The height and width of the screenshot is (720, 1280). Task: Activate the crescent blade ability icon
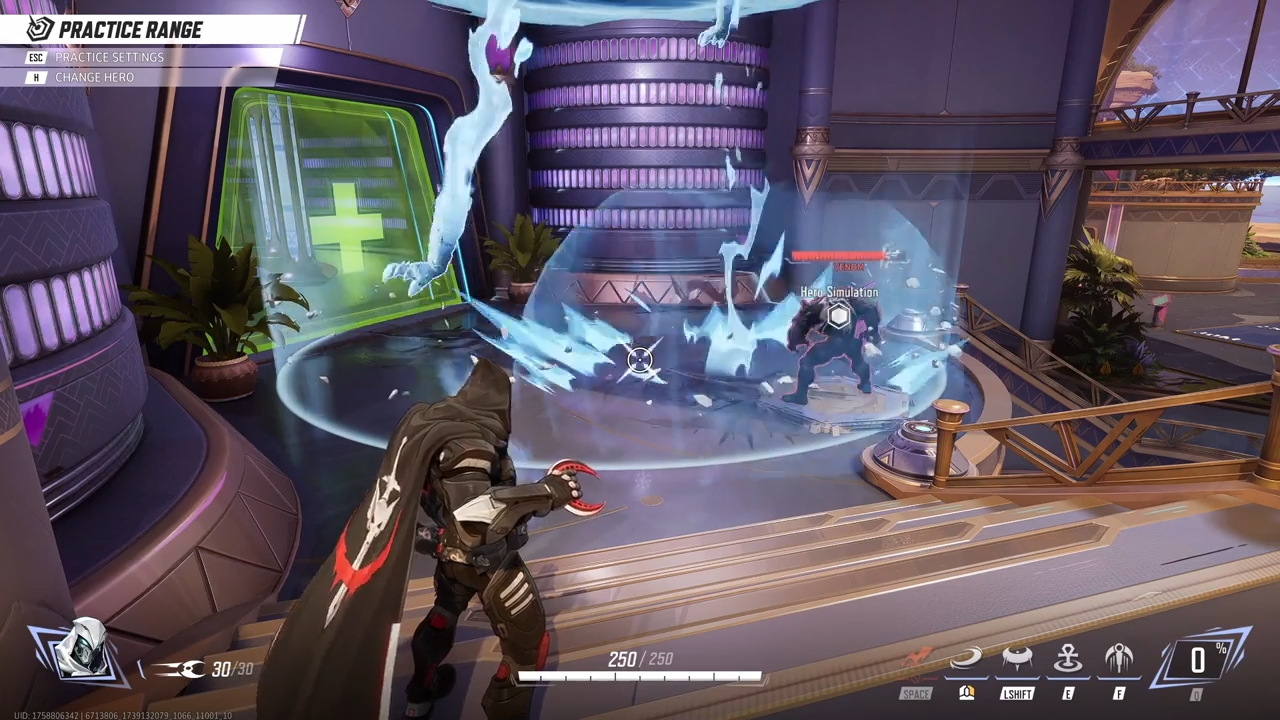966,660
